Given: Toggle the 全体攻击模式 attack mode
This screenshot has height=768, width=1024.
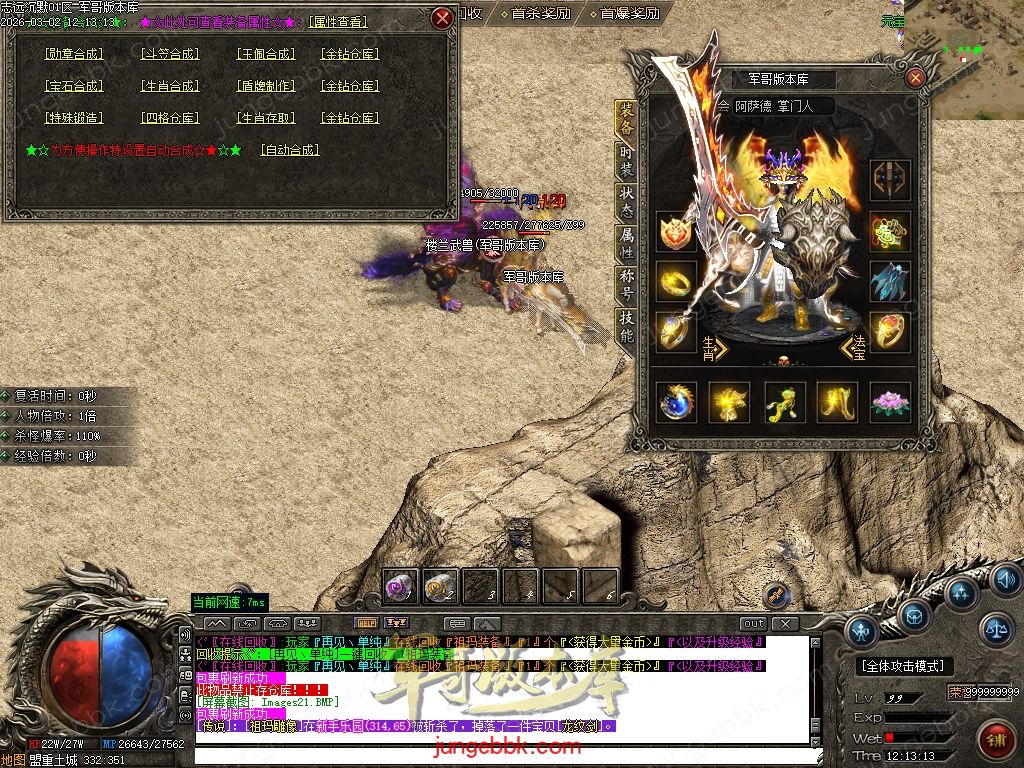Looking at the screenshot, I should pyautogui.click(x=903, y=666).
